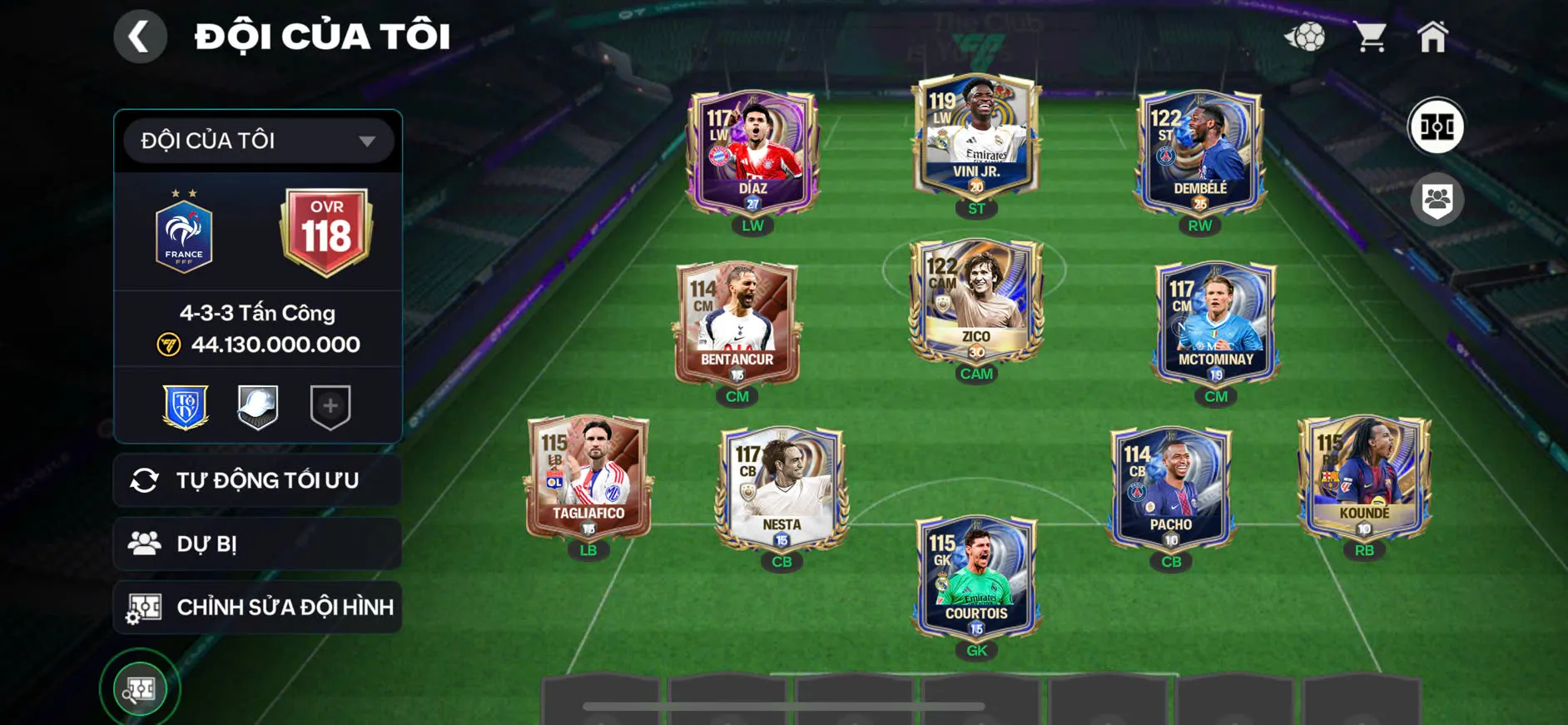Image resolution: width=1568 pixels, height=725 pixels.
Task: Return to the home screen
Action: 1432,37
